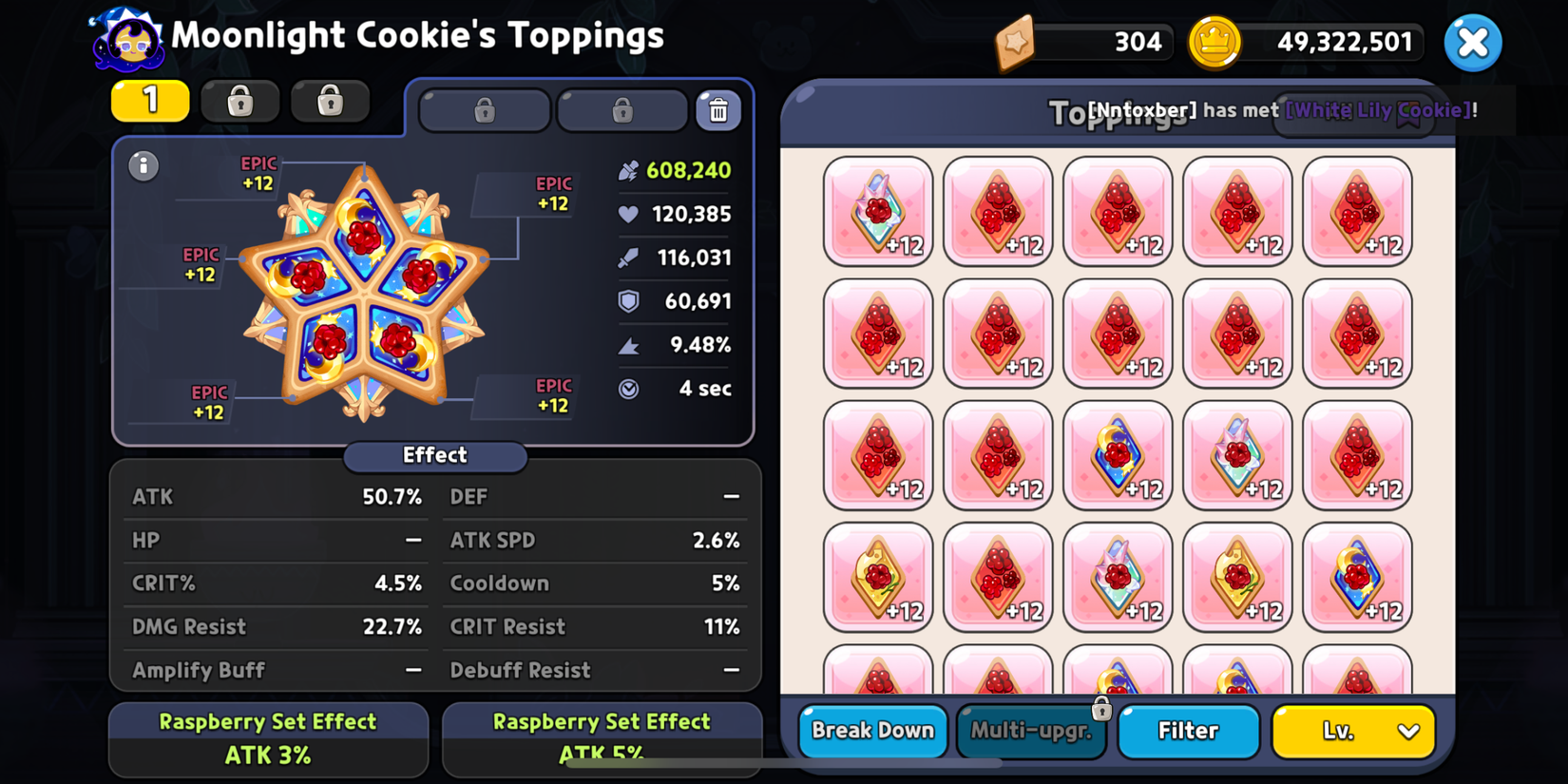Open the Filter options

click(x=1188, y=731)
